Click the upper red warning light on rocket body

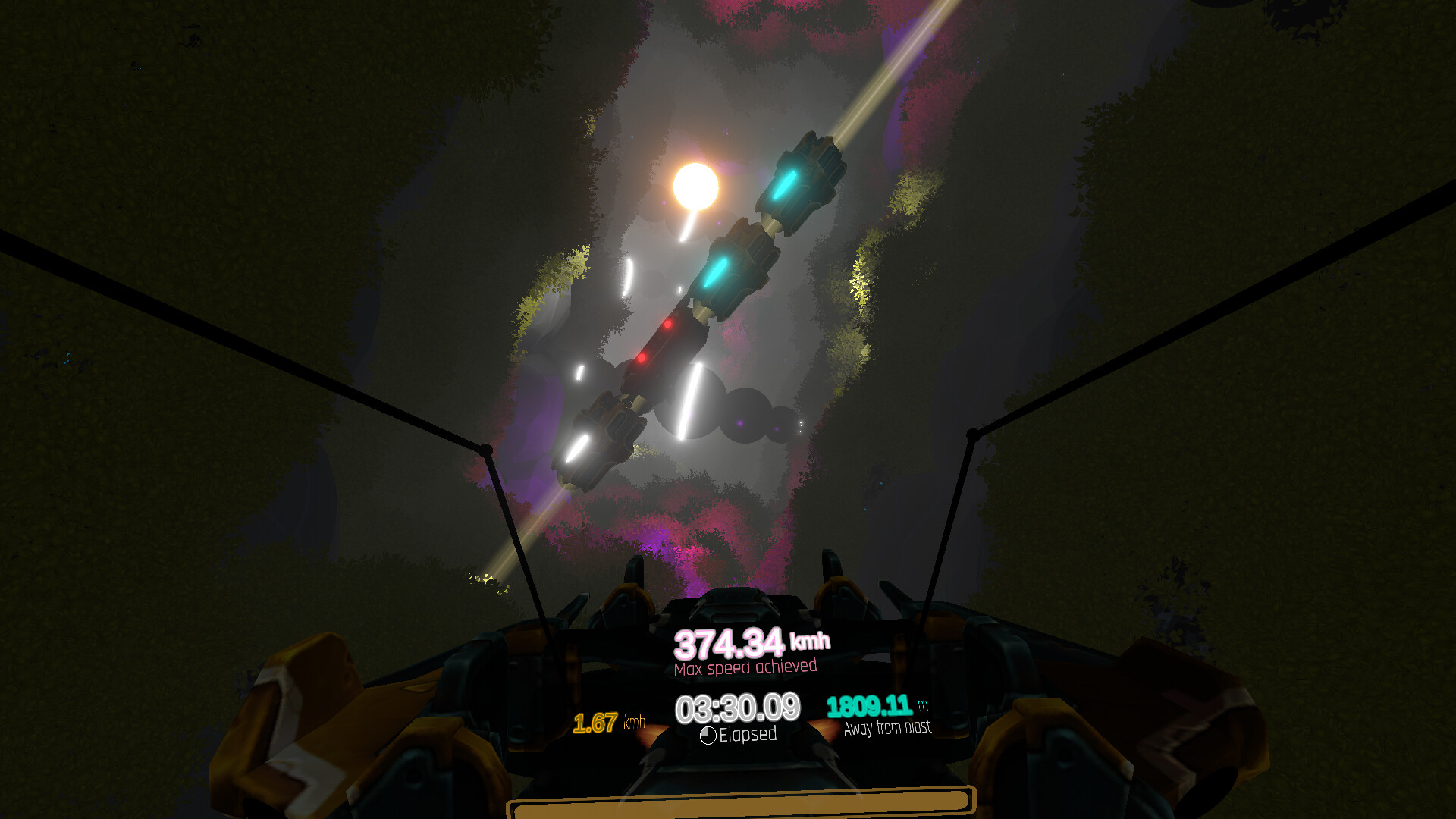(667, 323)
